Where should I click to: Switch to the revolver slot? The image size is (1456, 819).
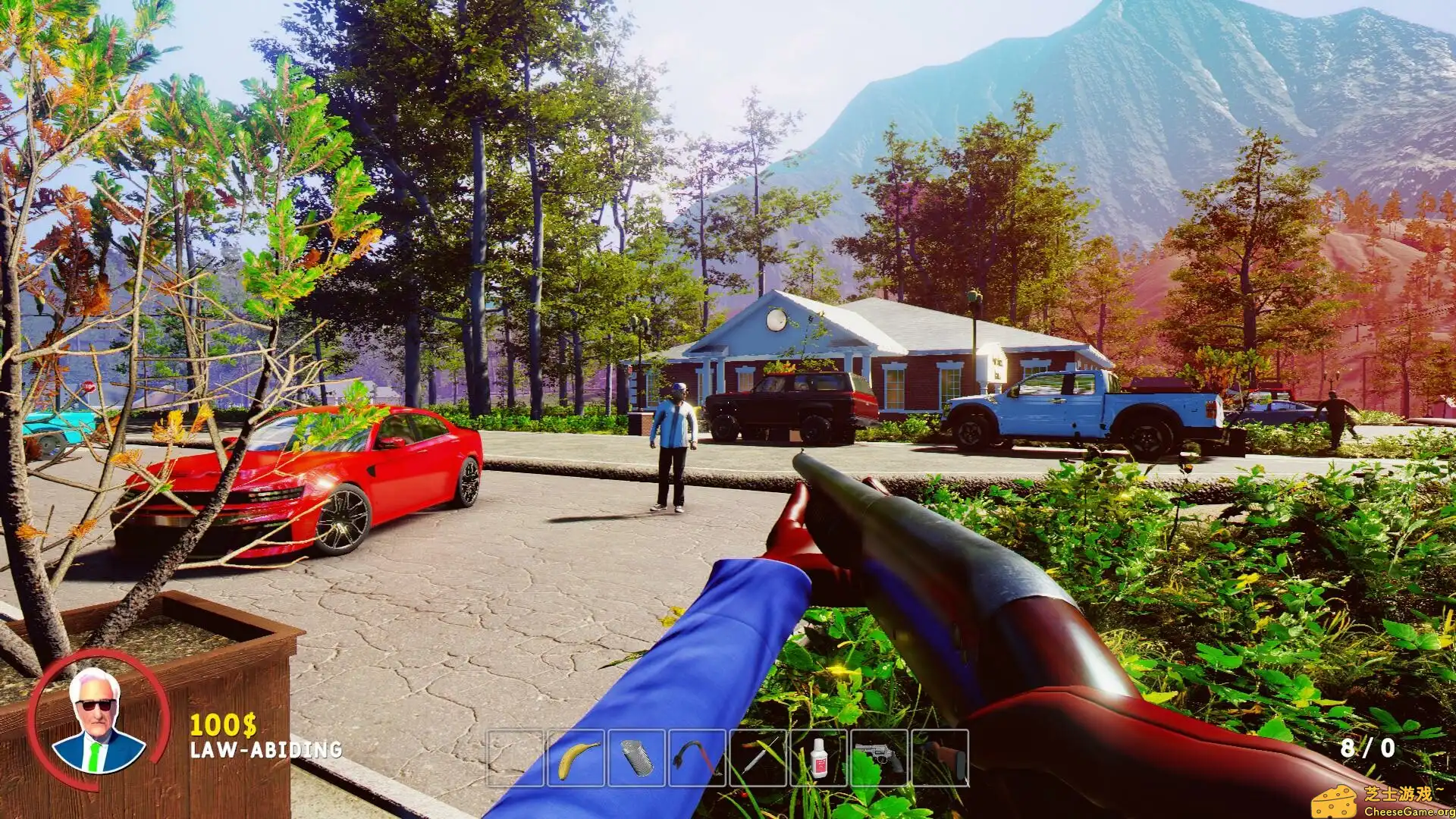click(880, 758)
